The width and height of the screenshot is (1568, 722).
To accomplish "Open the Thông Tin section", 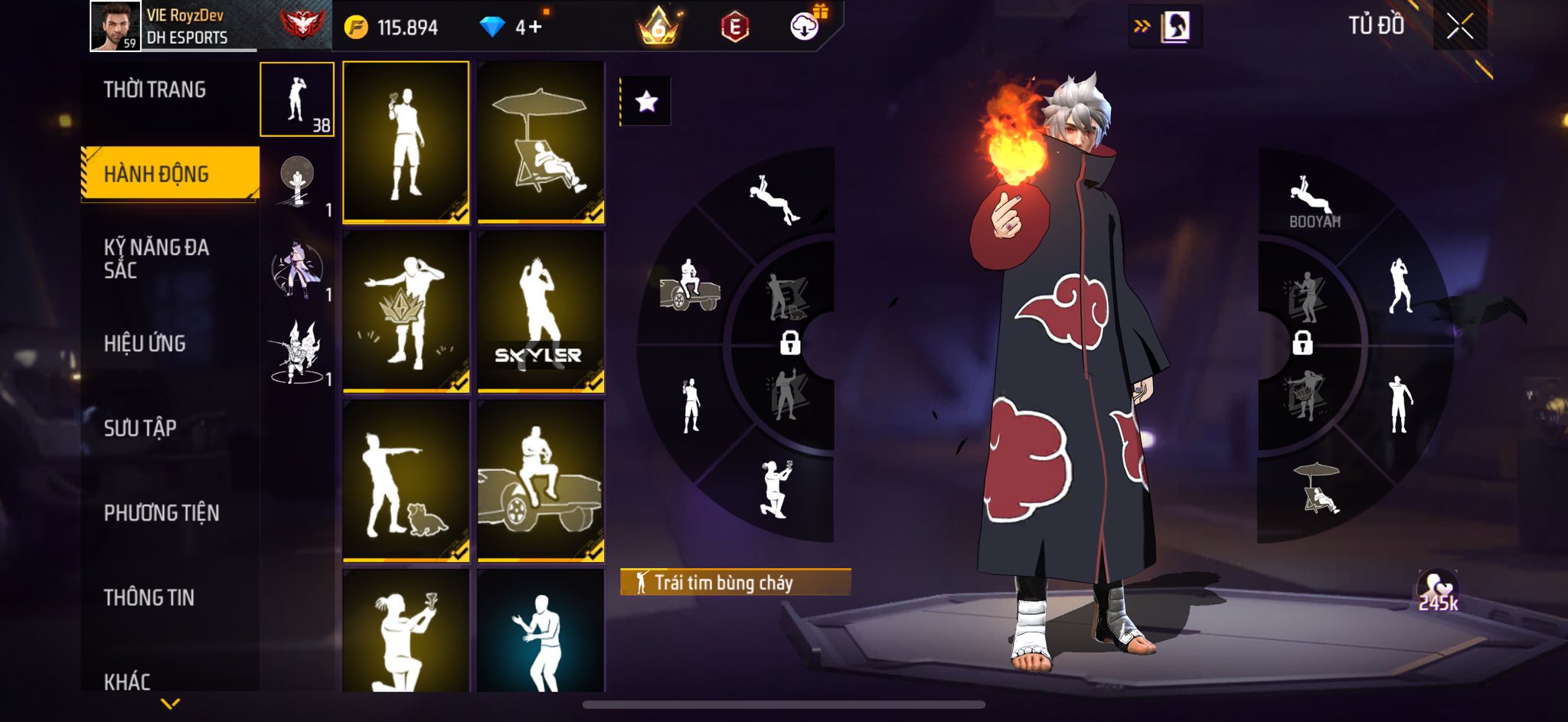I will point(149,597).
